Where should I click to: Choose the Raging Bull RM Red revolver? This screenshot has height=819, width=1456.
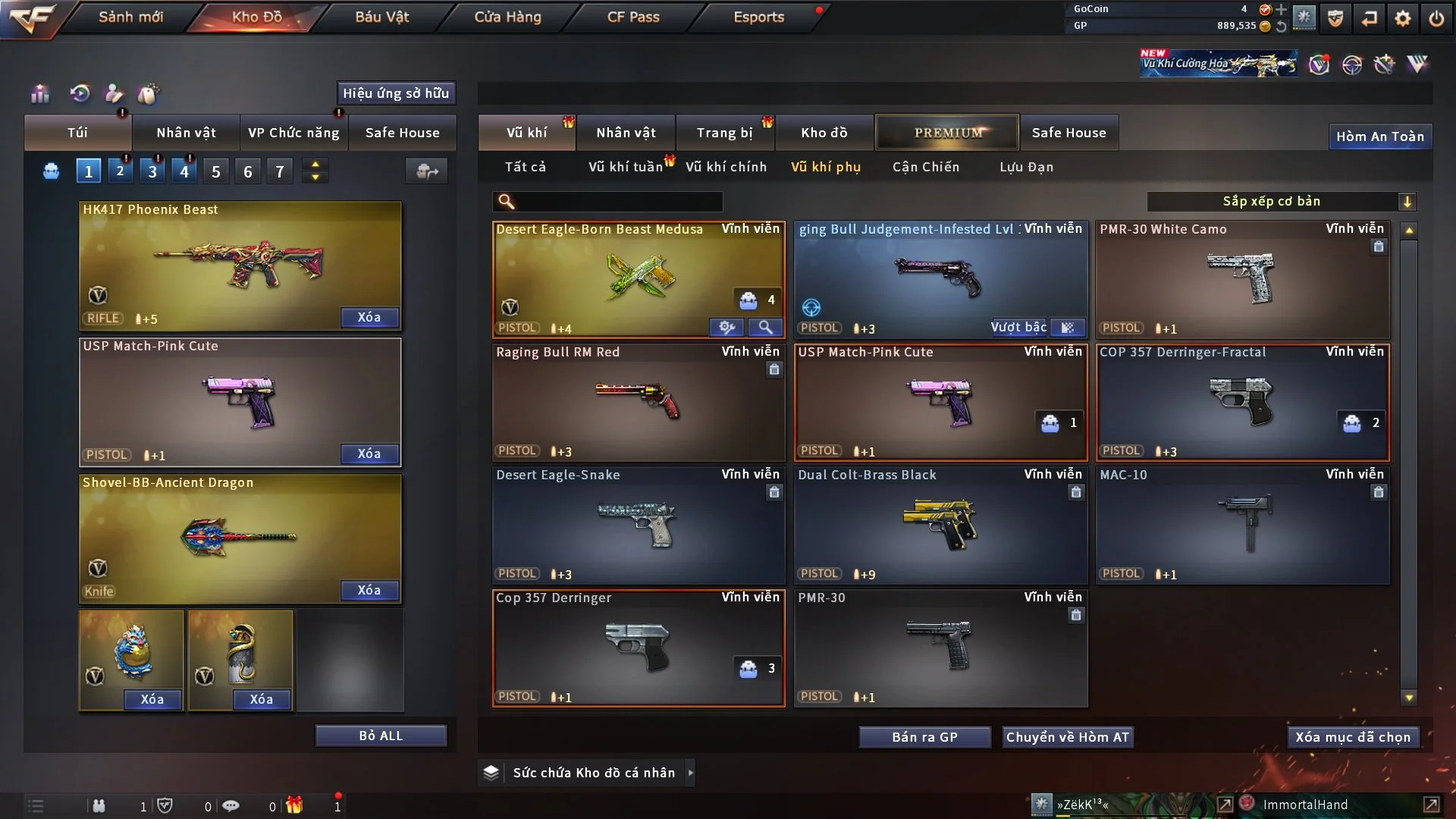639,402
